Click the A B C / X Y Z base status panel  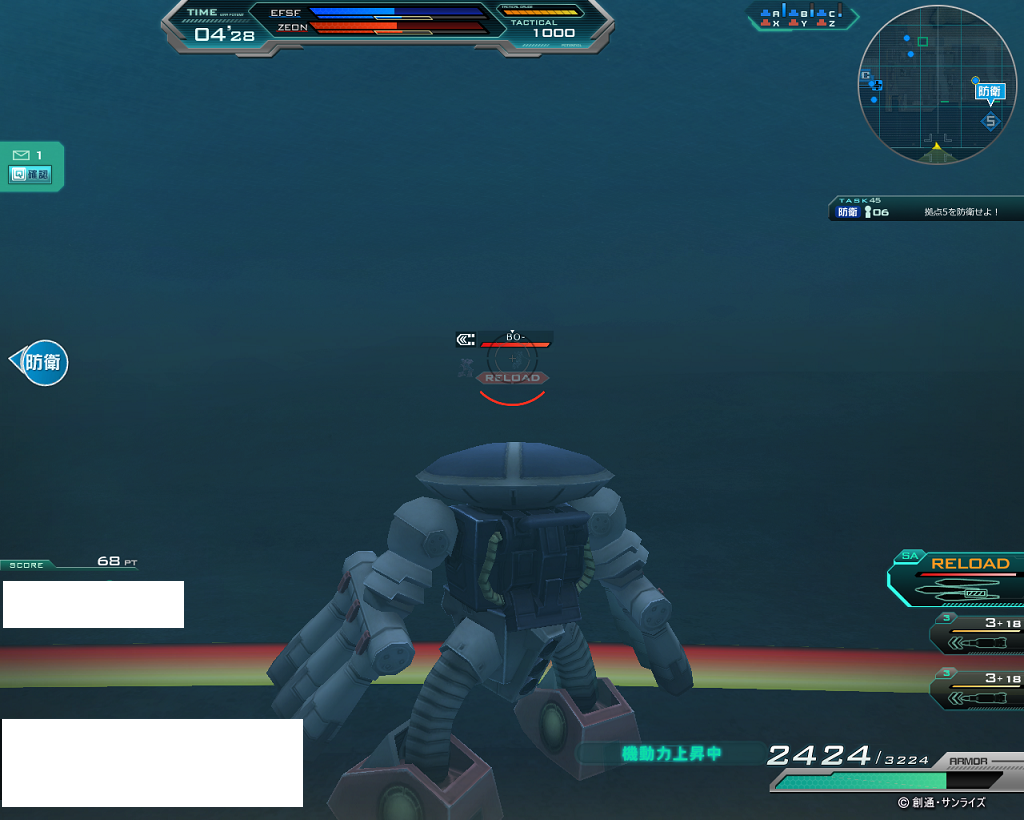click(802, 17)
